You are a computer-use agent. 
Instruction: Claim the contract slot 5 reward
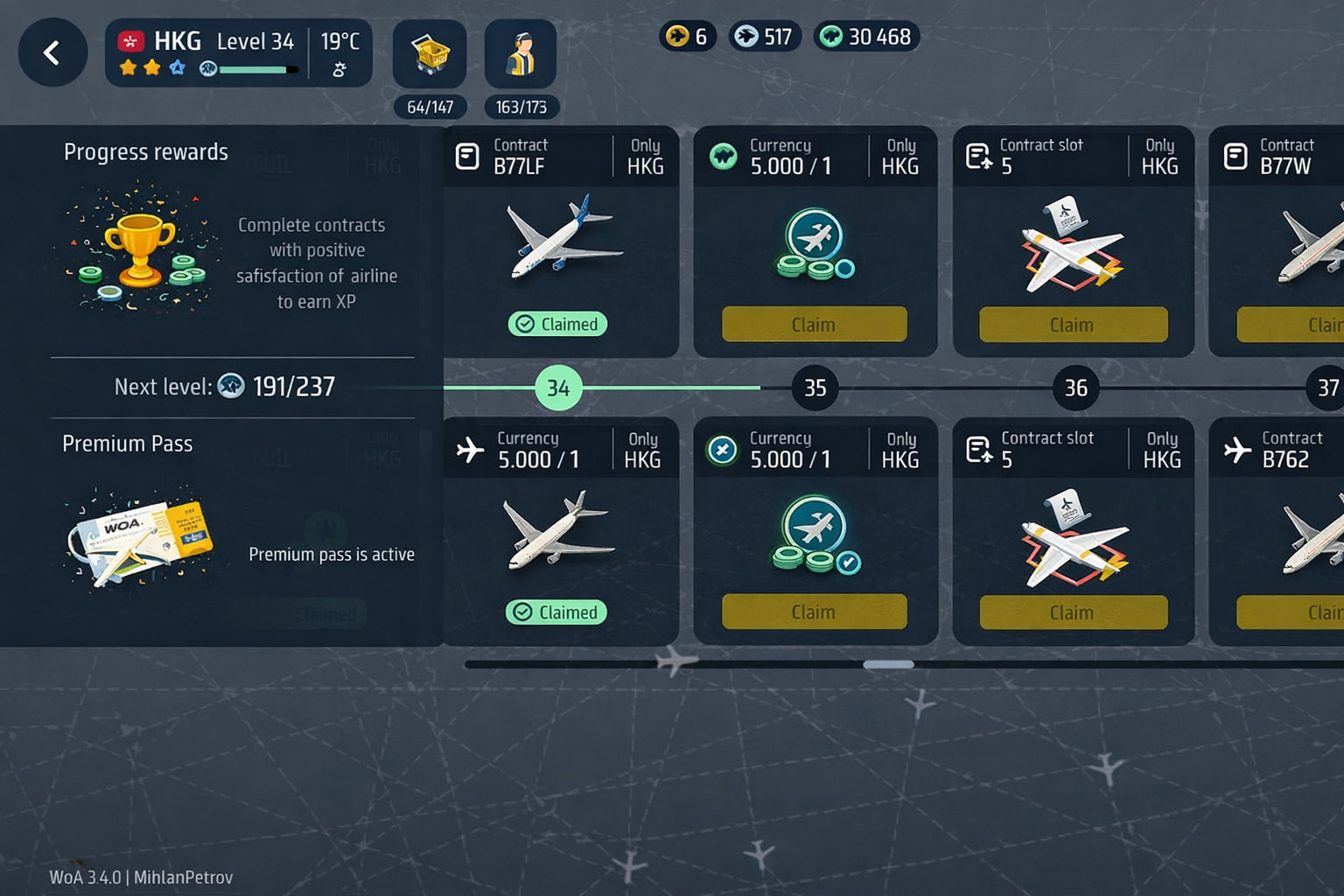[1072, 324]
